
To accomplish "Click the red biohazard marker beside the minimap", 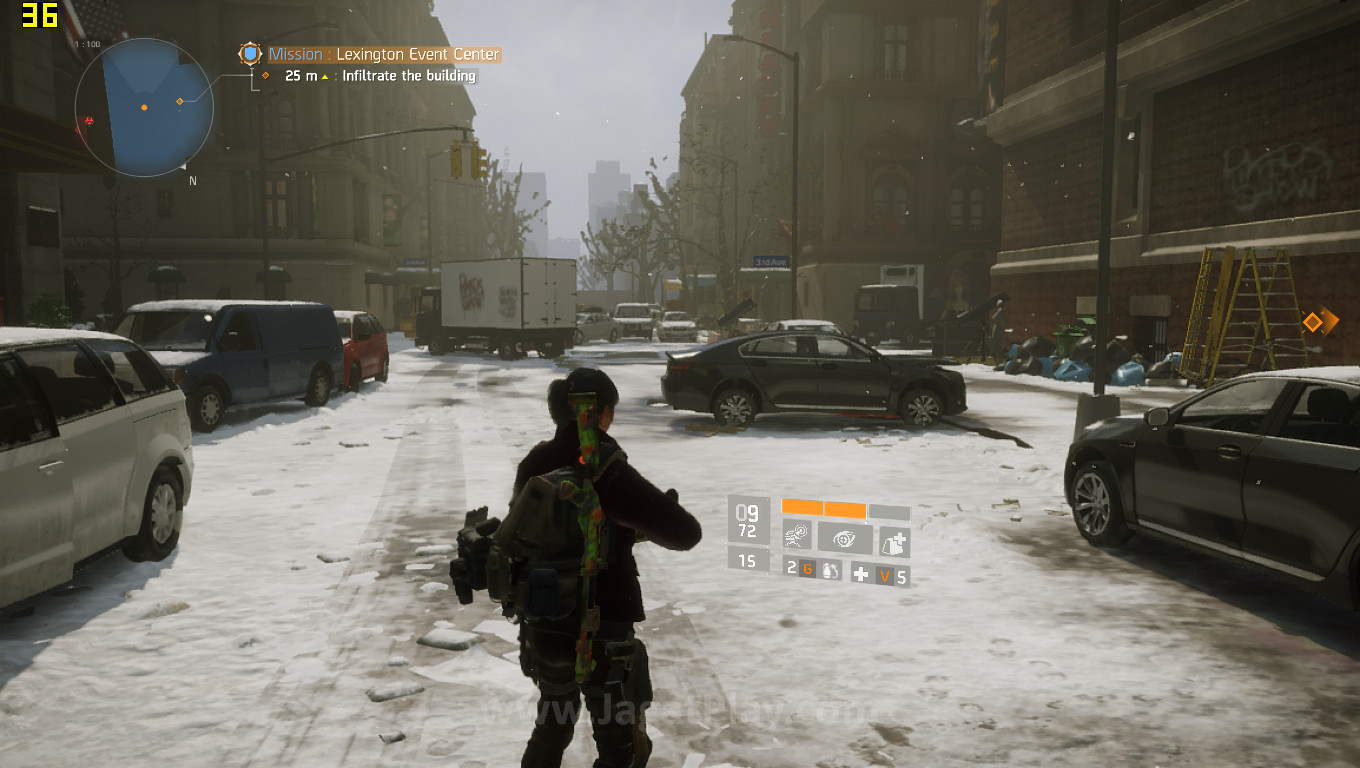I will (89, 121).
